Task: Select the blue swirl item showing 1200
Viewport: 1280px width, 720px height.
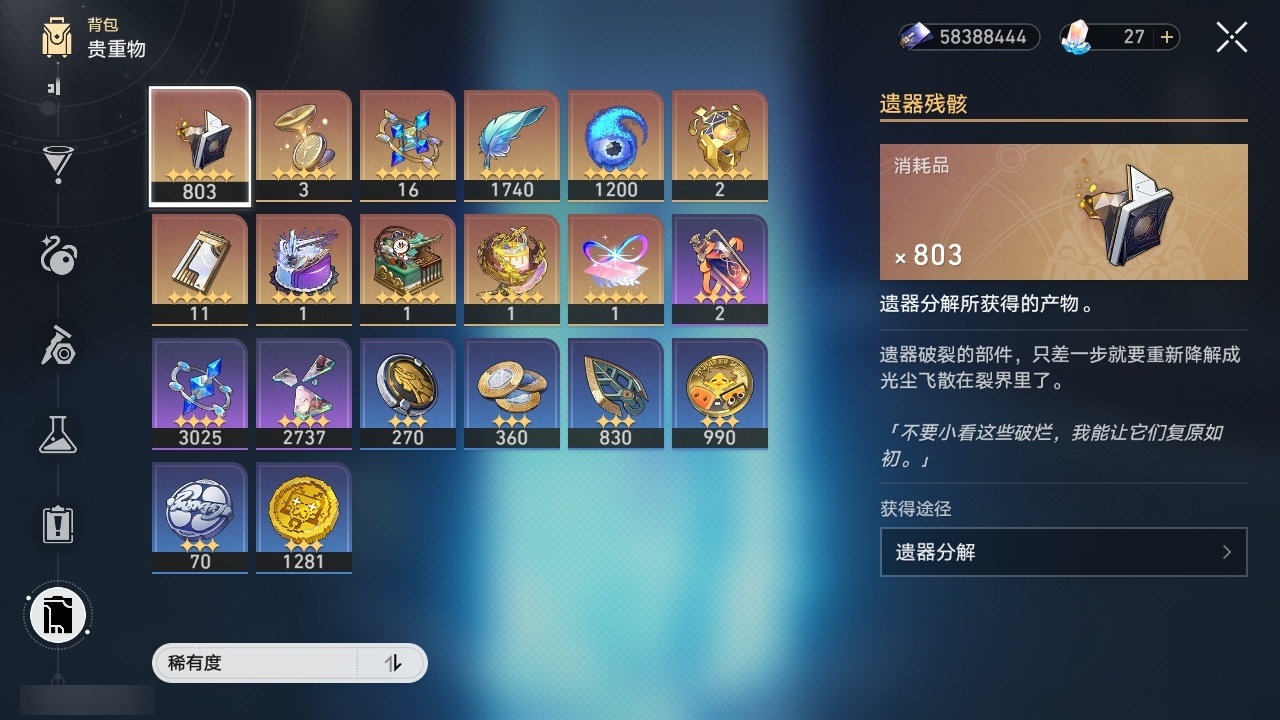Action: click(x=615, y=145)
